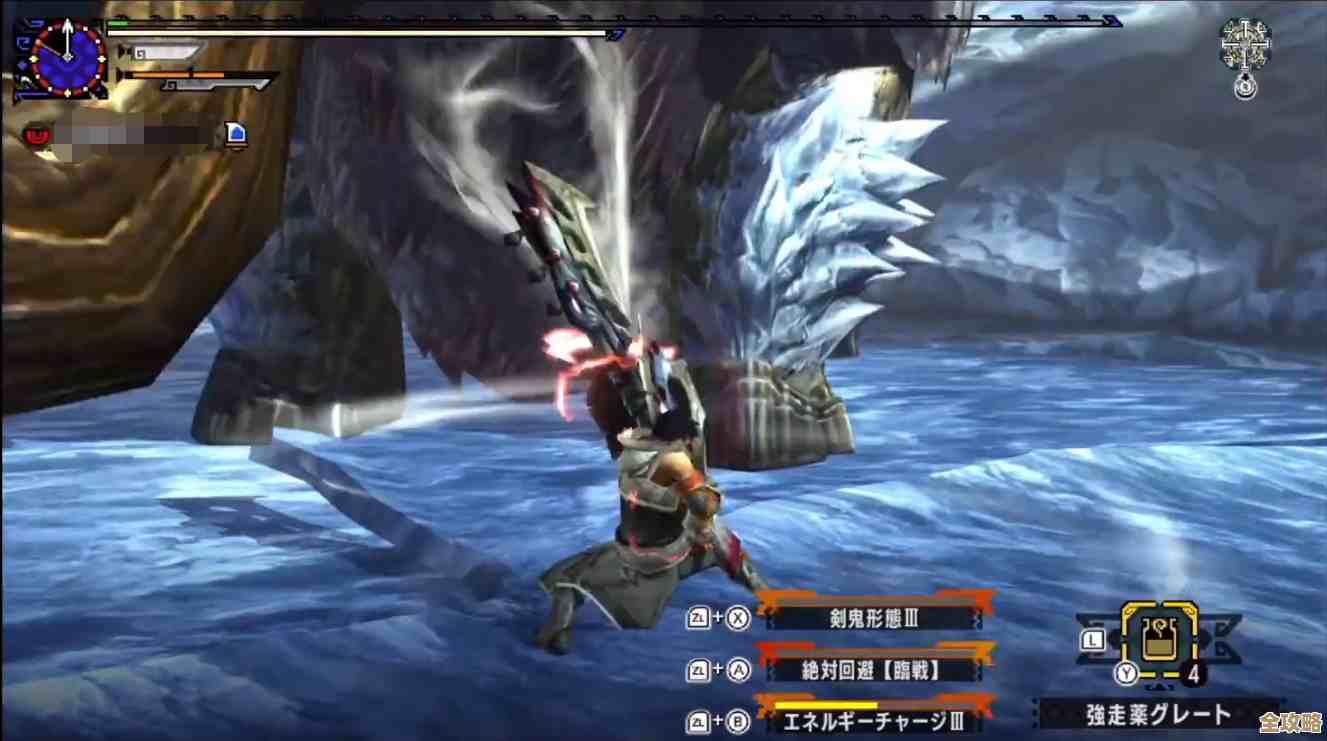Select the red player icon next to the name tag
This screenshot has height=741, width=1327.
37,135
